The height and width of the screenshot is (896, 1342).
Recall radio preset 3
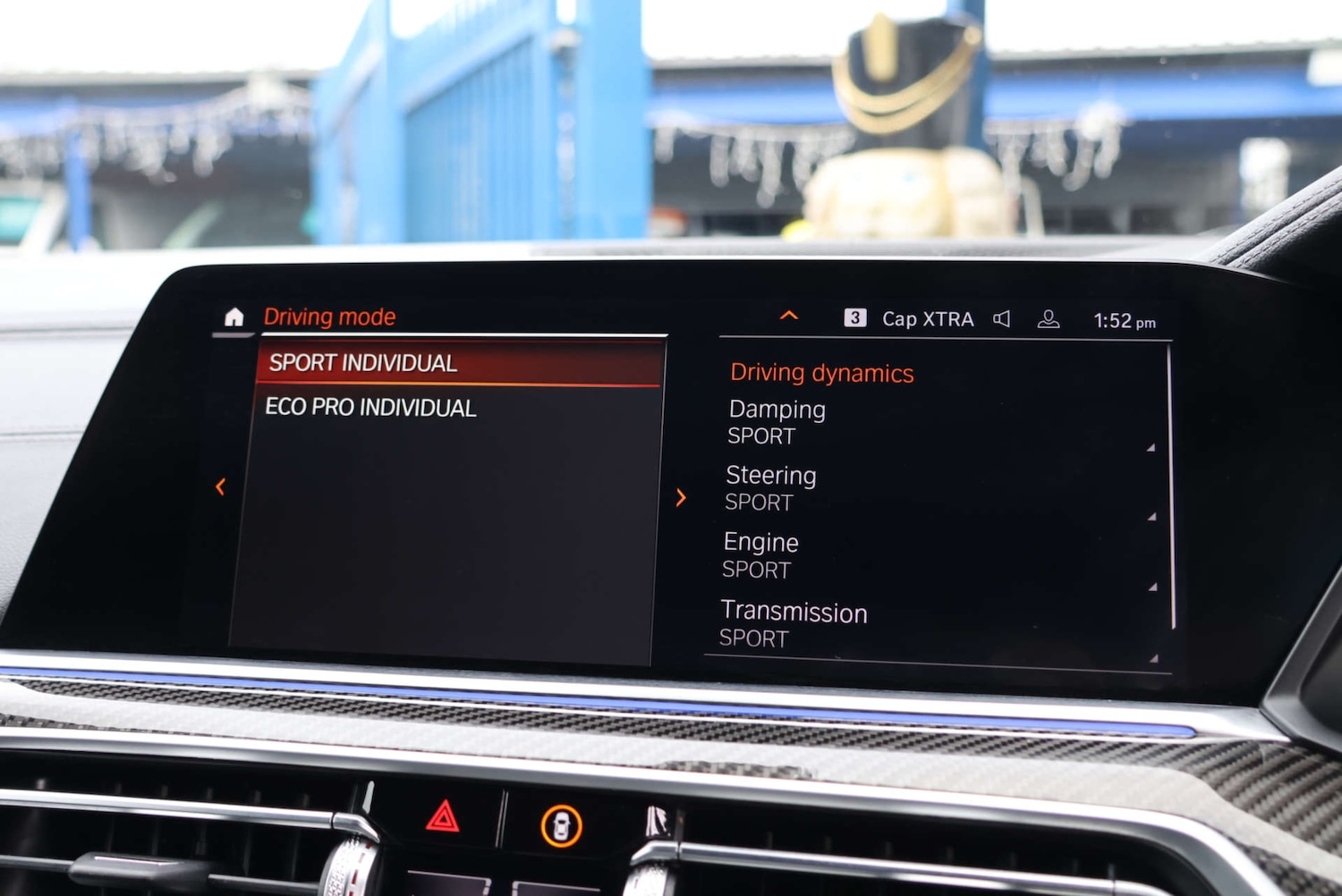tap(856, 317)
